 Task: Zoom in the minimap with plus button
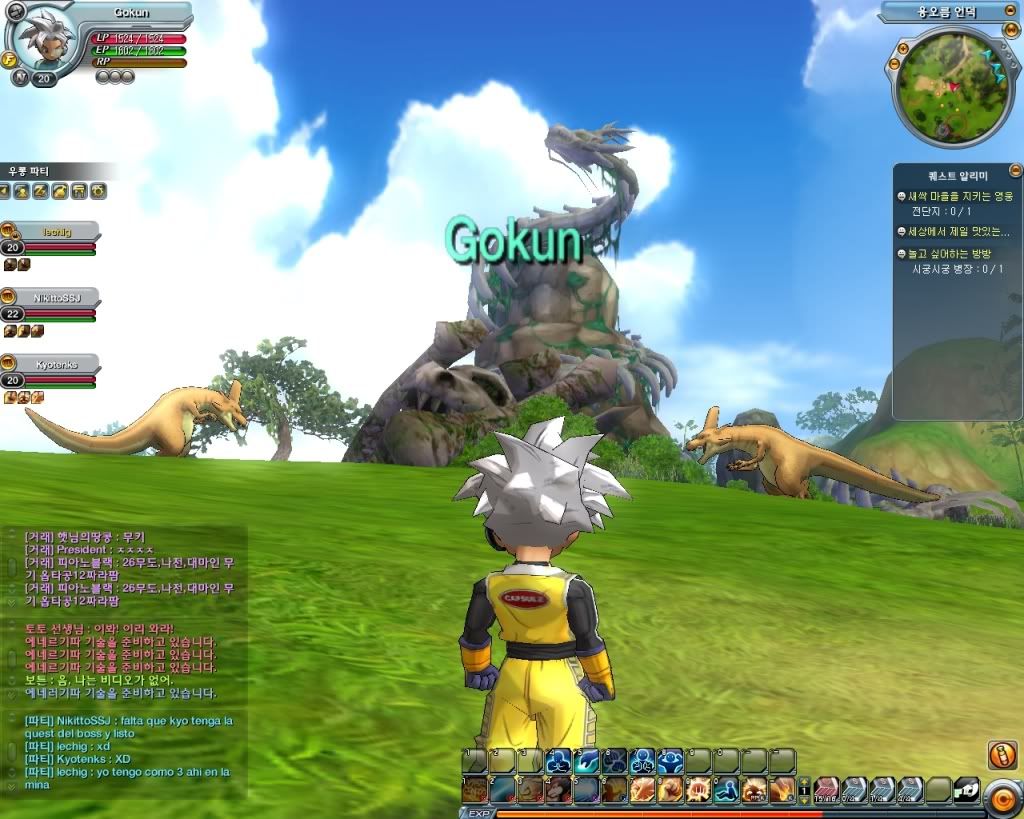click(902, 48)
